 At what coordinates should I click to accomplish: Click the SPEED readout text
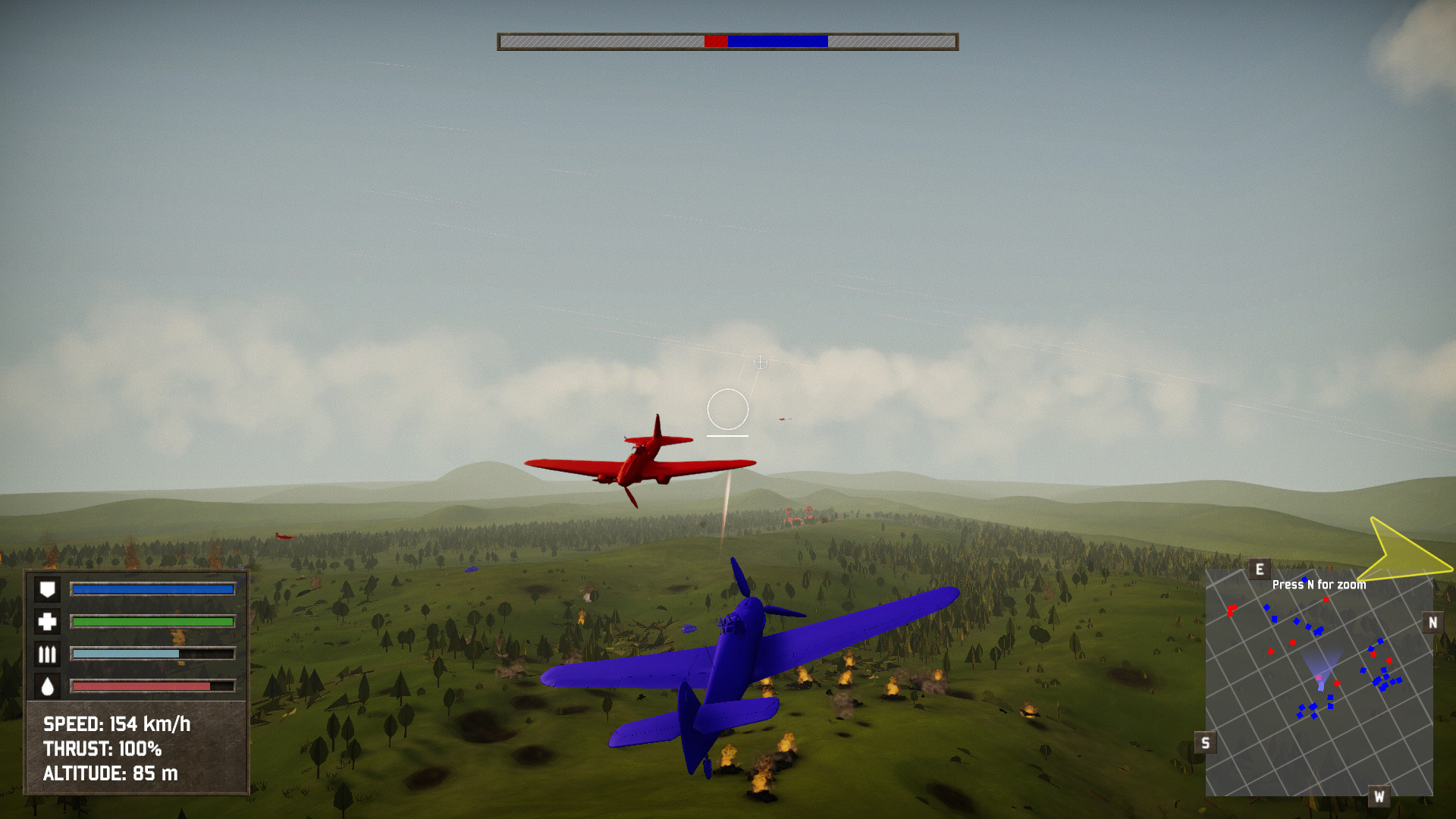[116, 724]
